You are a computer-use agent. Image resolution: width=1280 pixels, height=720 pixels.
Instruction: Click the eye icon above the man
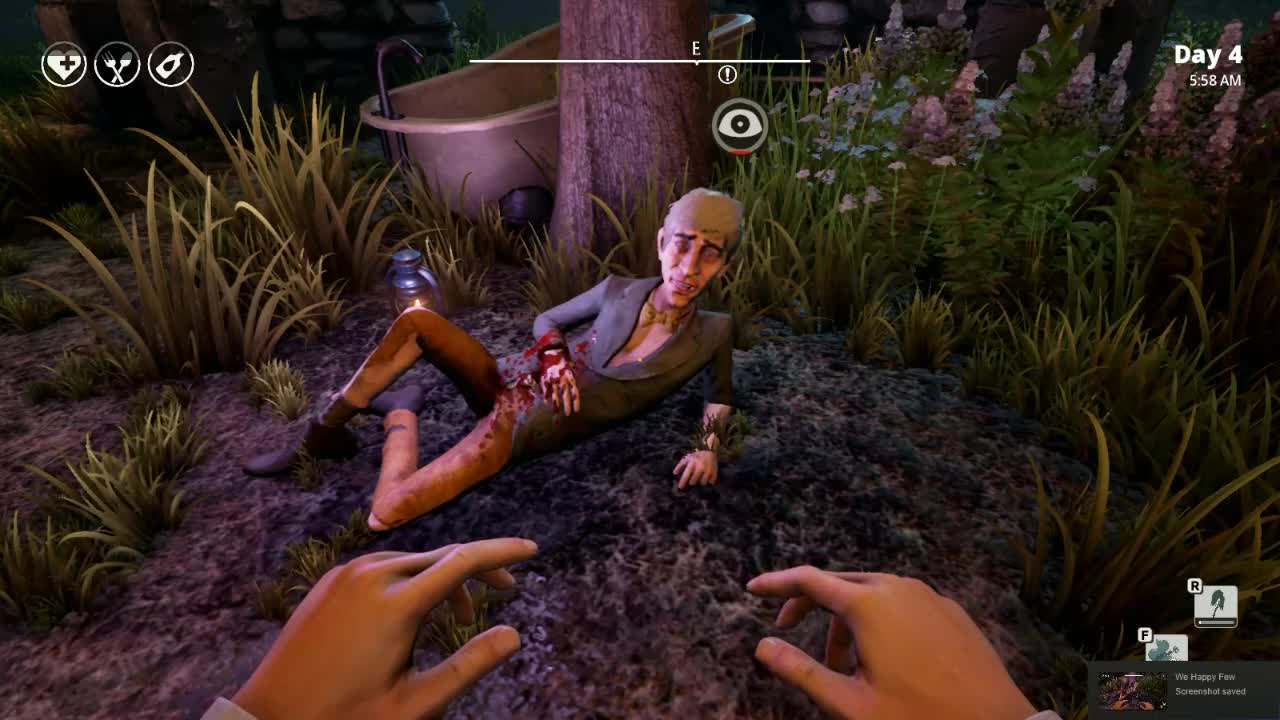(740, 126)
